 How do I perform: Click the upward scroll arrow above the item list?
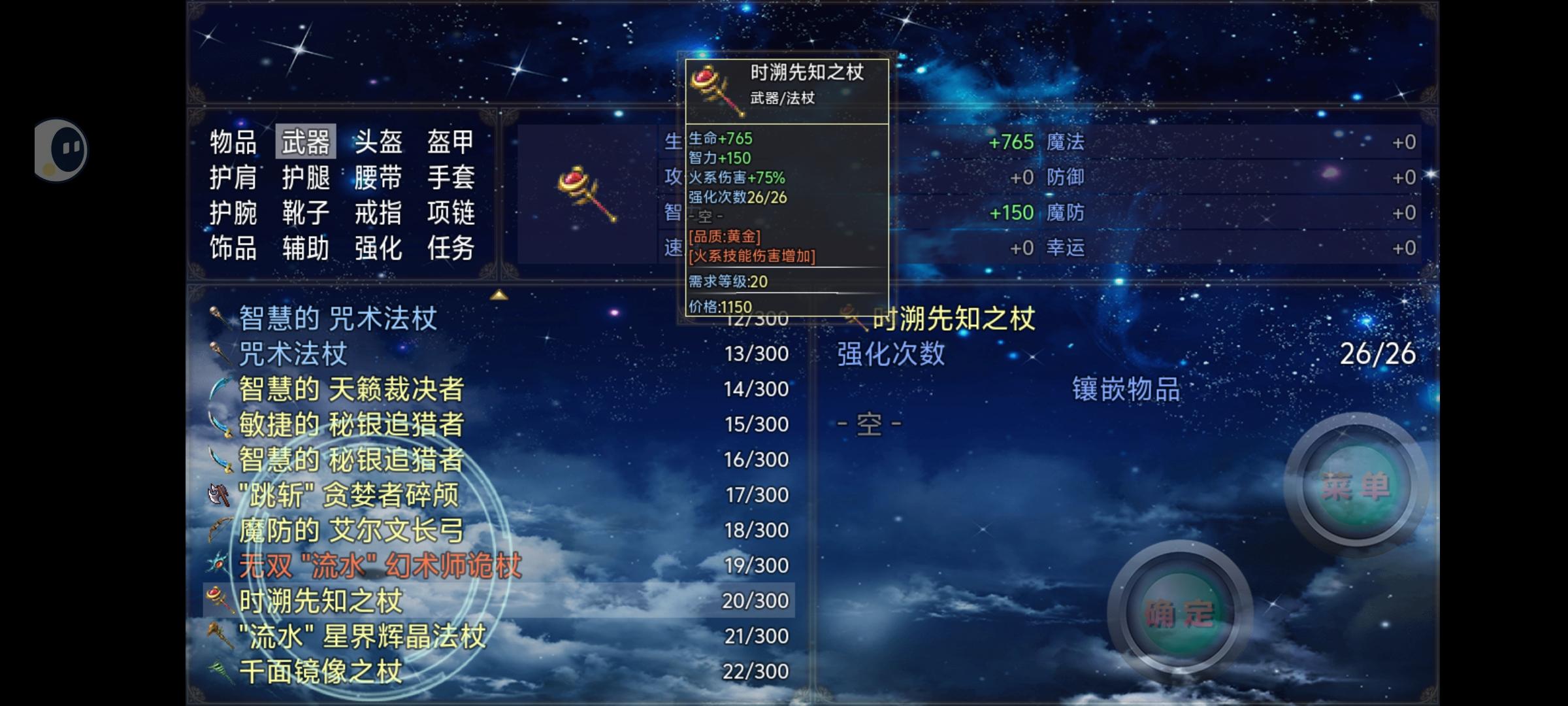(x=500, y=294)
